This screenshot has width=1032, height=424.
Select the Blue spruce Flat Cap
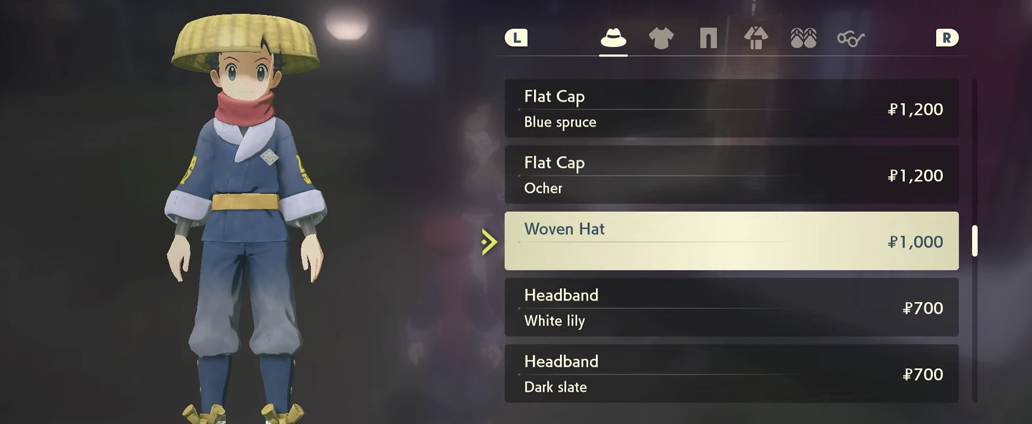point(731,109)
